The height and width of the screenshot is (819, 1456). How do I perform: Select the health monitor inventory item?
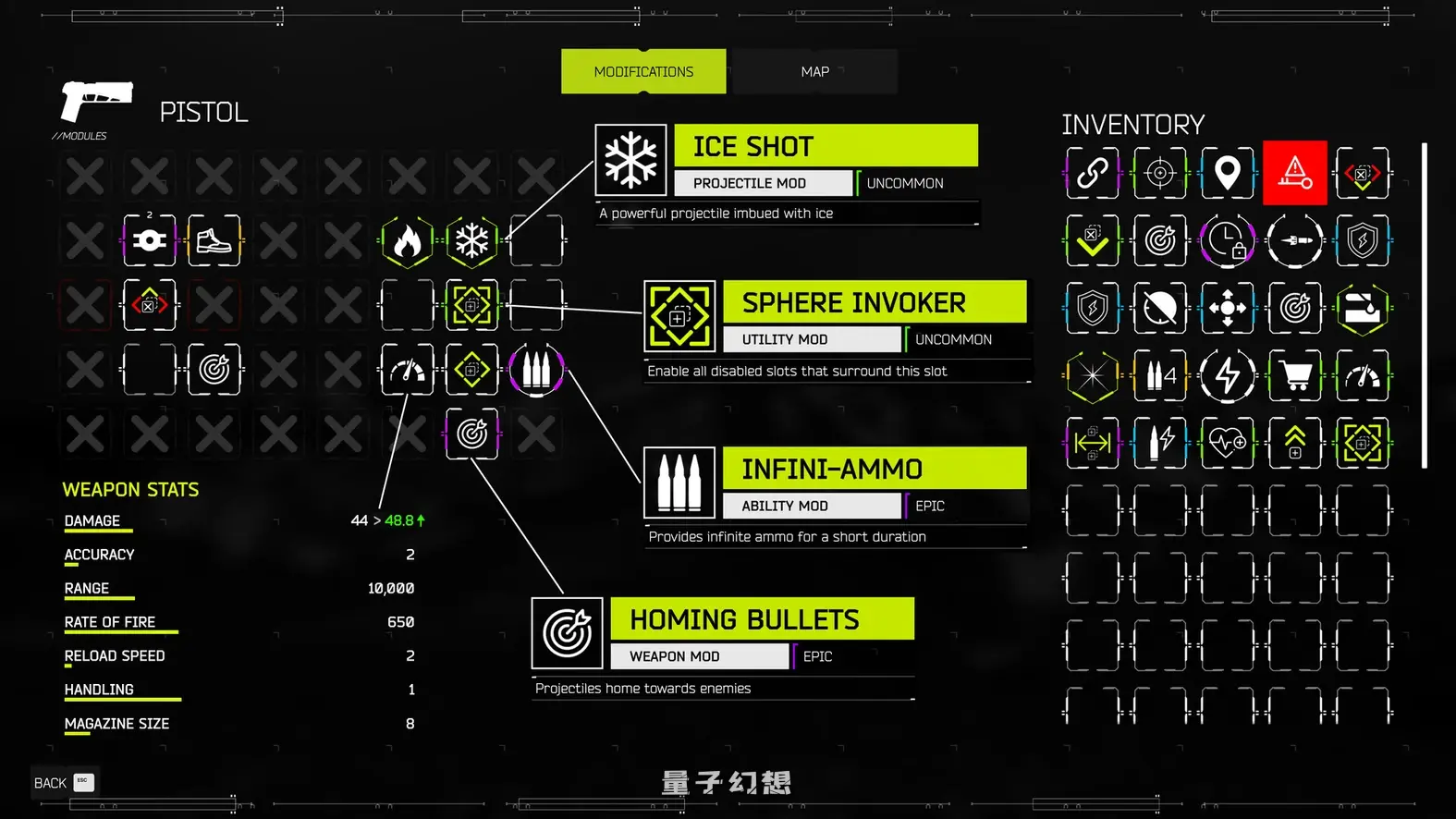point(1227,442)
